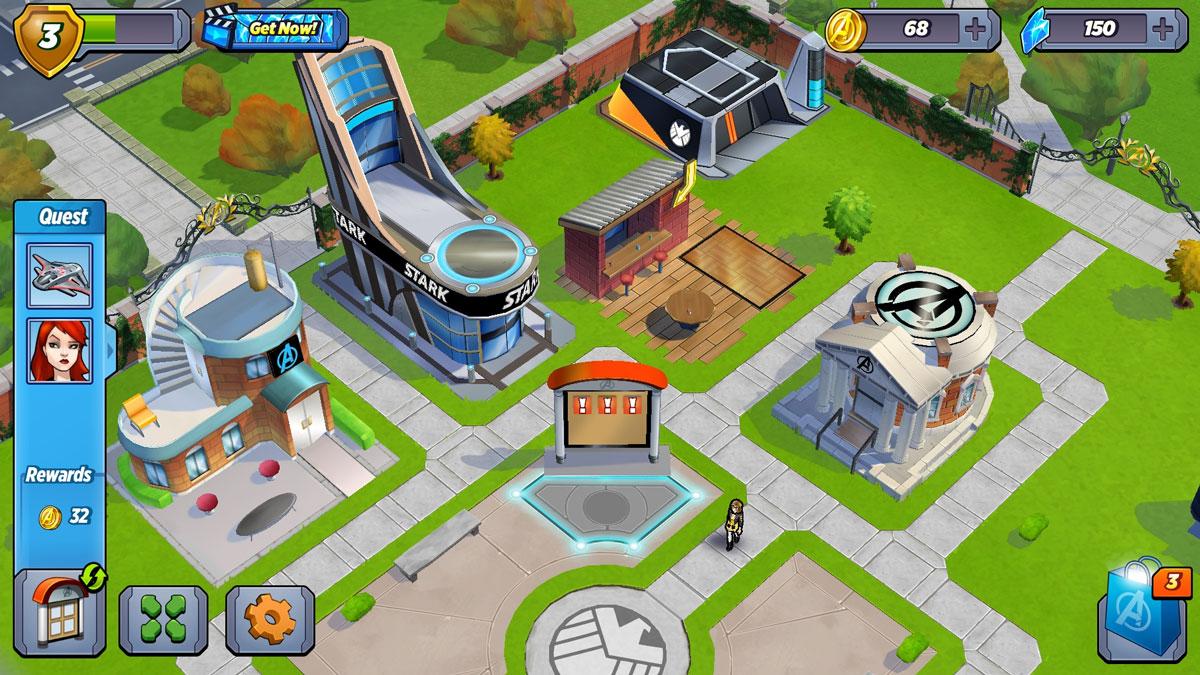The height and width of the screenshot is (675, 1200).
Task: Tap the Get Now! video offer
Action: [x=276, y=28]
